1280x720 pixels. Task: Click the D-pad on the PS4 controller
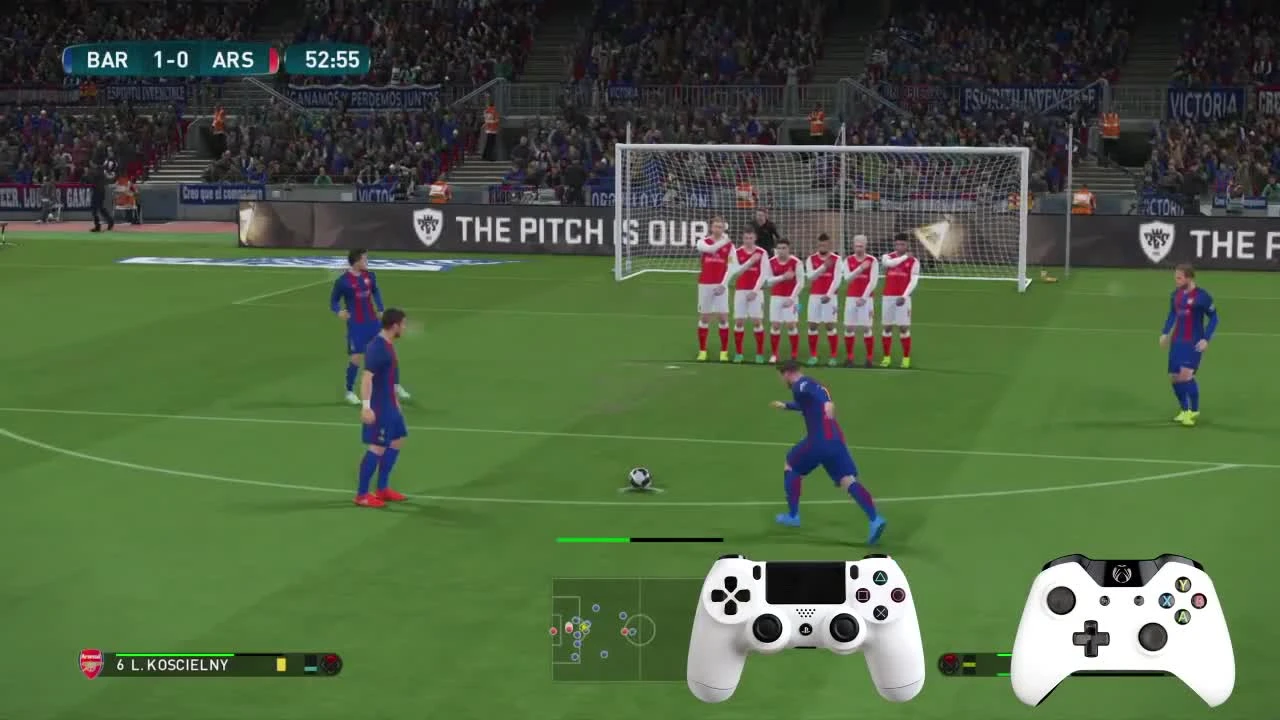tap(730, 594)
